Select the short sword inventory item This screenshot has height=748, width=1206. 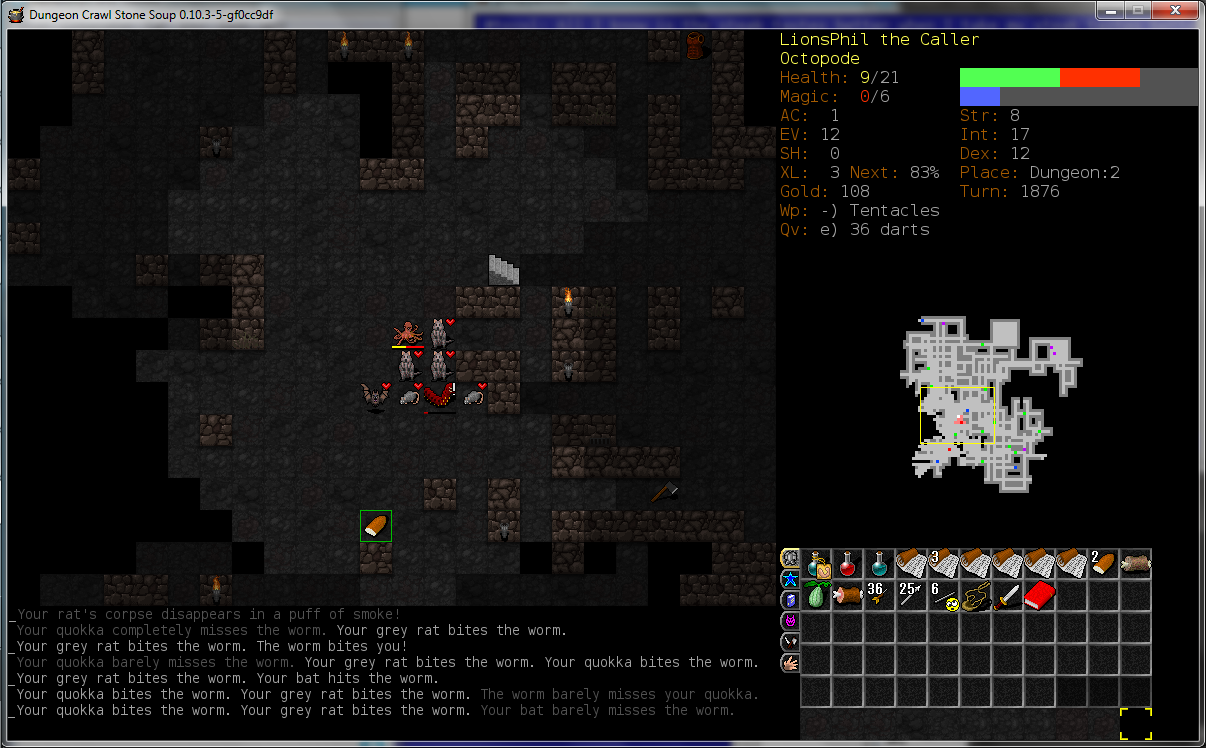(x=1008, y=596)
